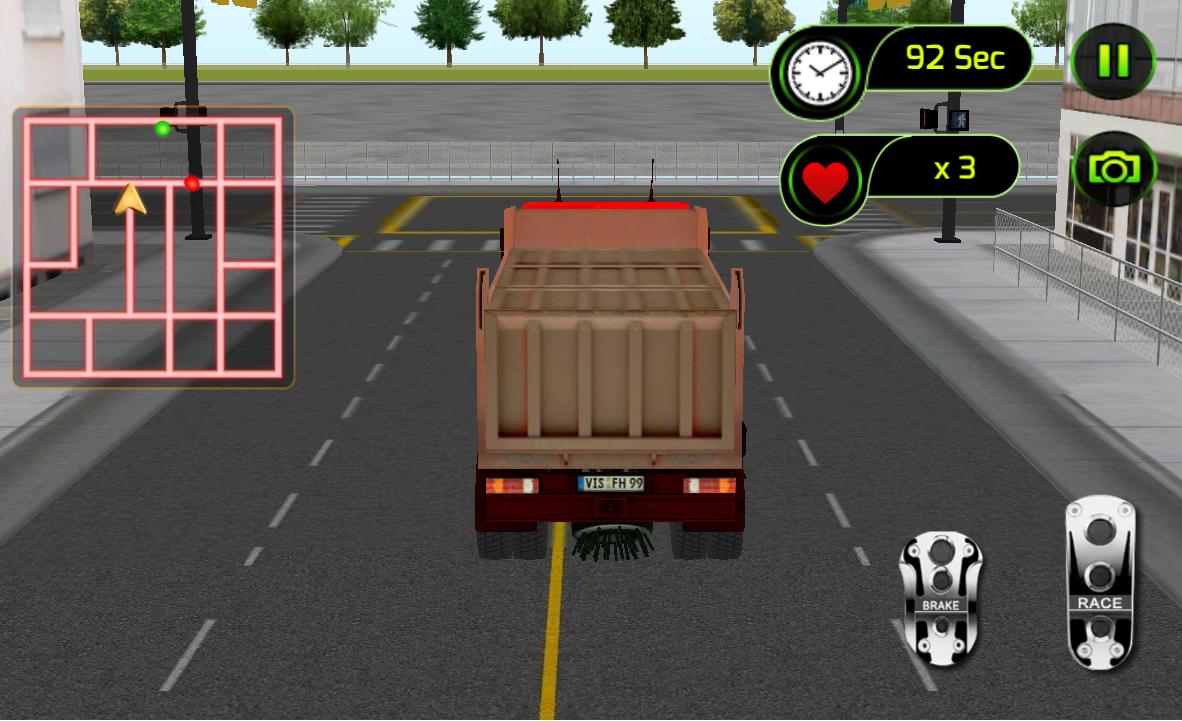Image resolution: width=1182 pixels, height=721 pixels.
Task: Select the green destination dot on the minimap
Action: pos(162,128)
